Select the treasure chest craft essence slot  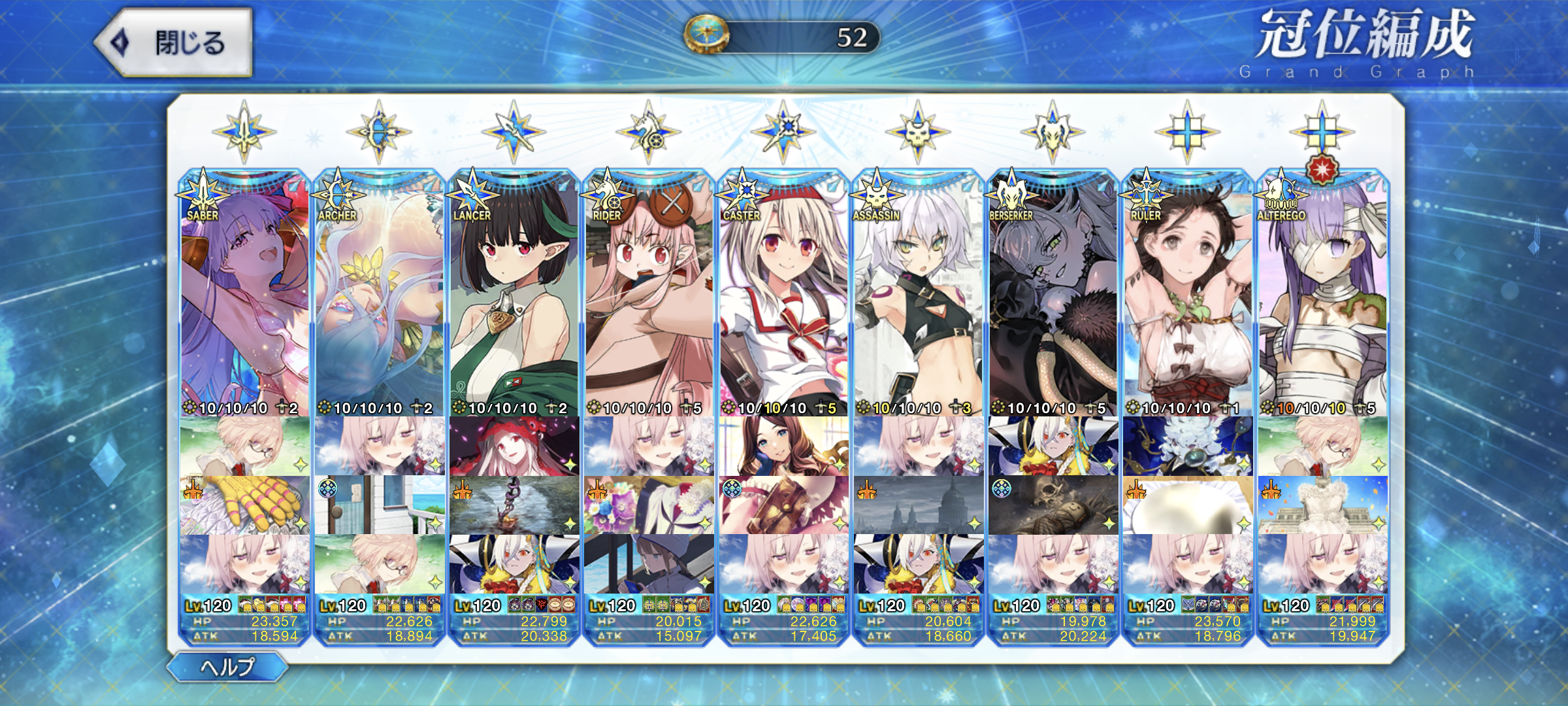783,505
